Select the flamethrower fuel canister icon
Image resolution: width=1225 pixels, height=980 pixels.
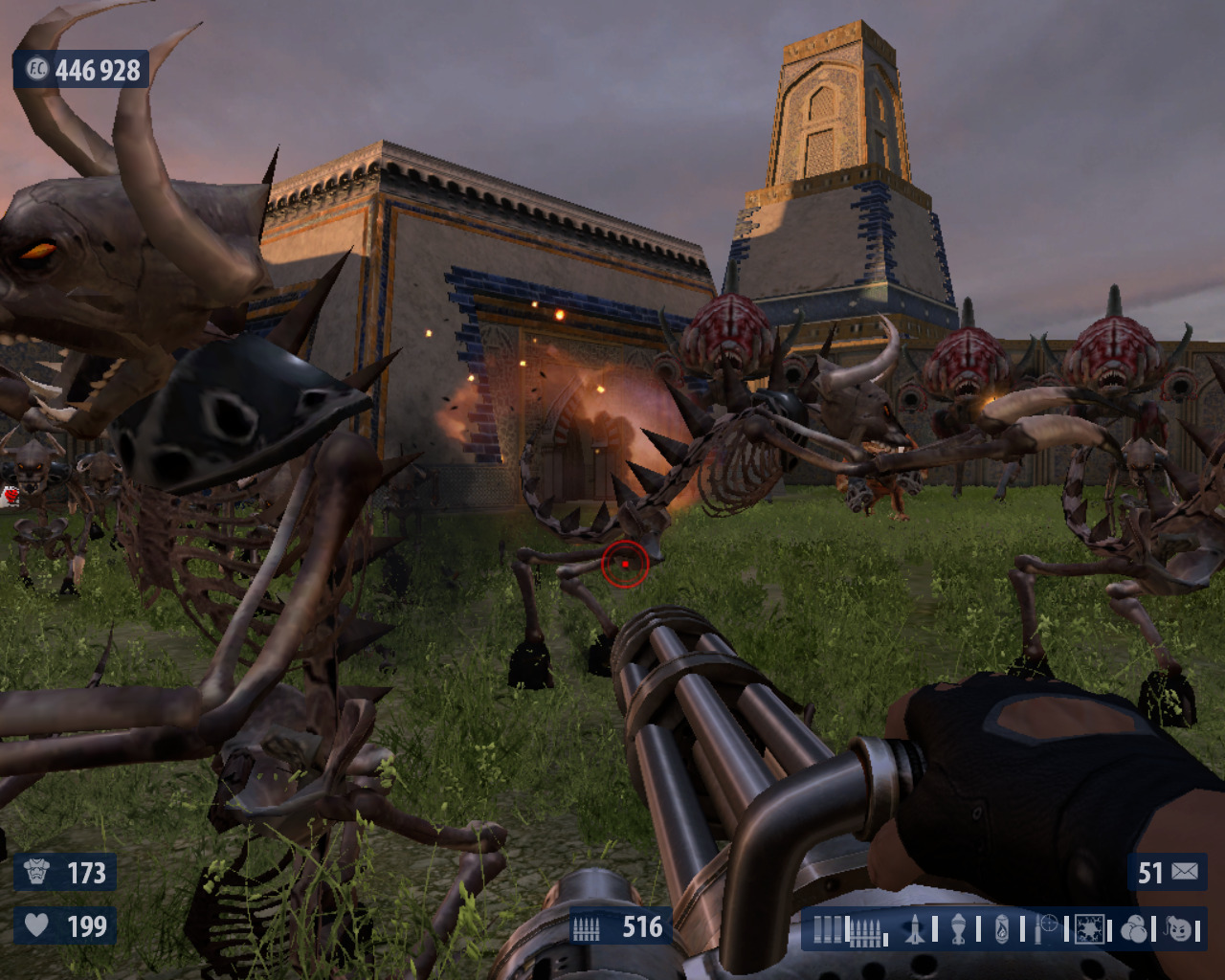pyautogui.click(x=1002, y=929)
